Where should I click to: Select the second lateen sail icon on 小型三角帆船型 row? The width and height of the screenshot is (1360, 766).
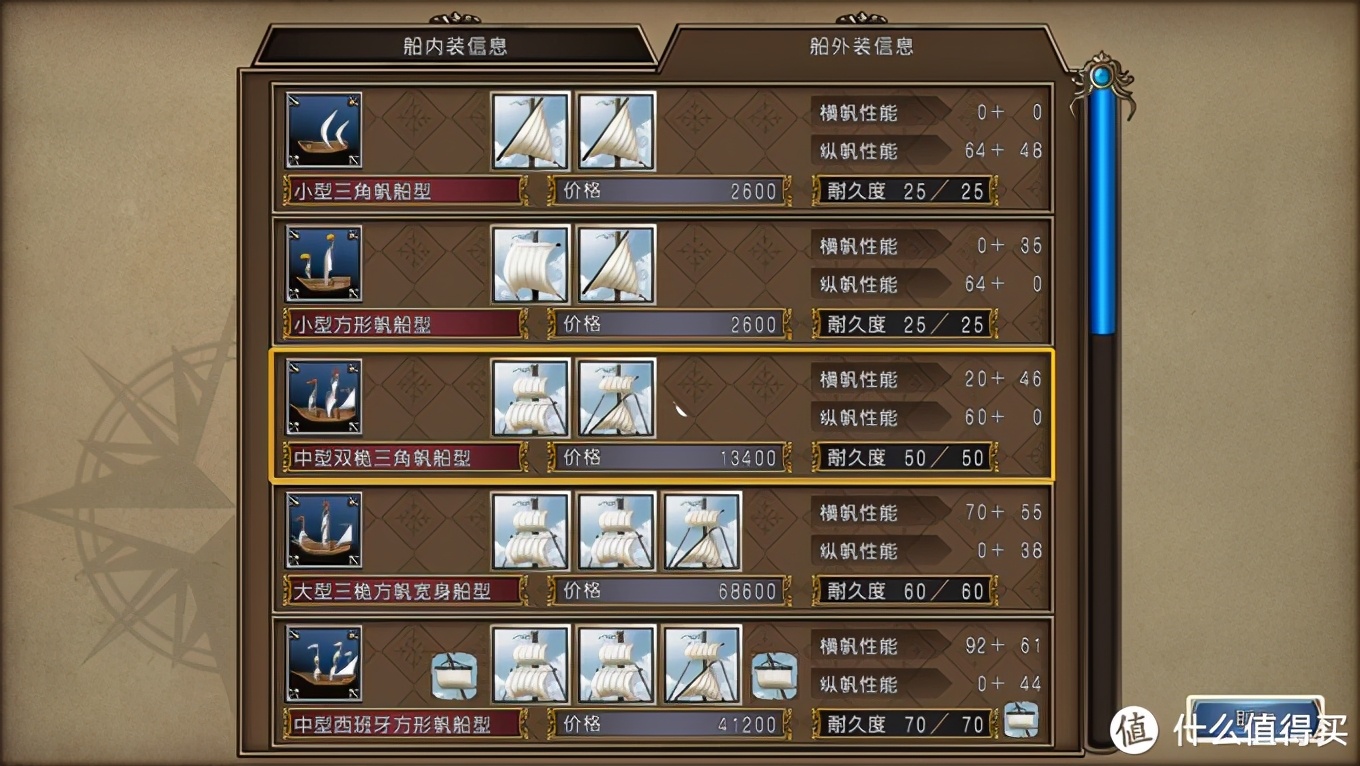[616, 131]
